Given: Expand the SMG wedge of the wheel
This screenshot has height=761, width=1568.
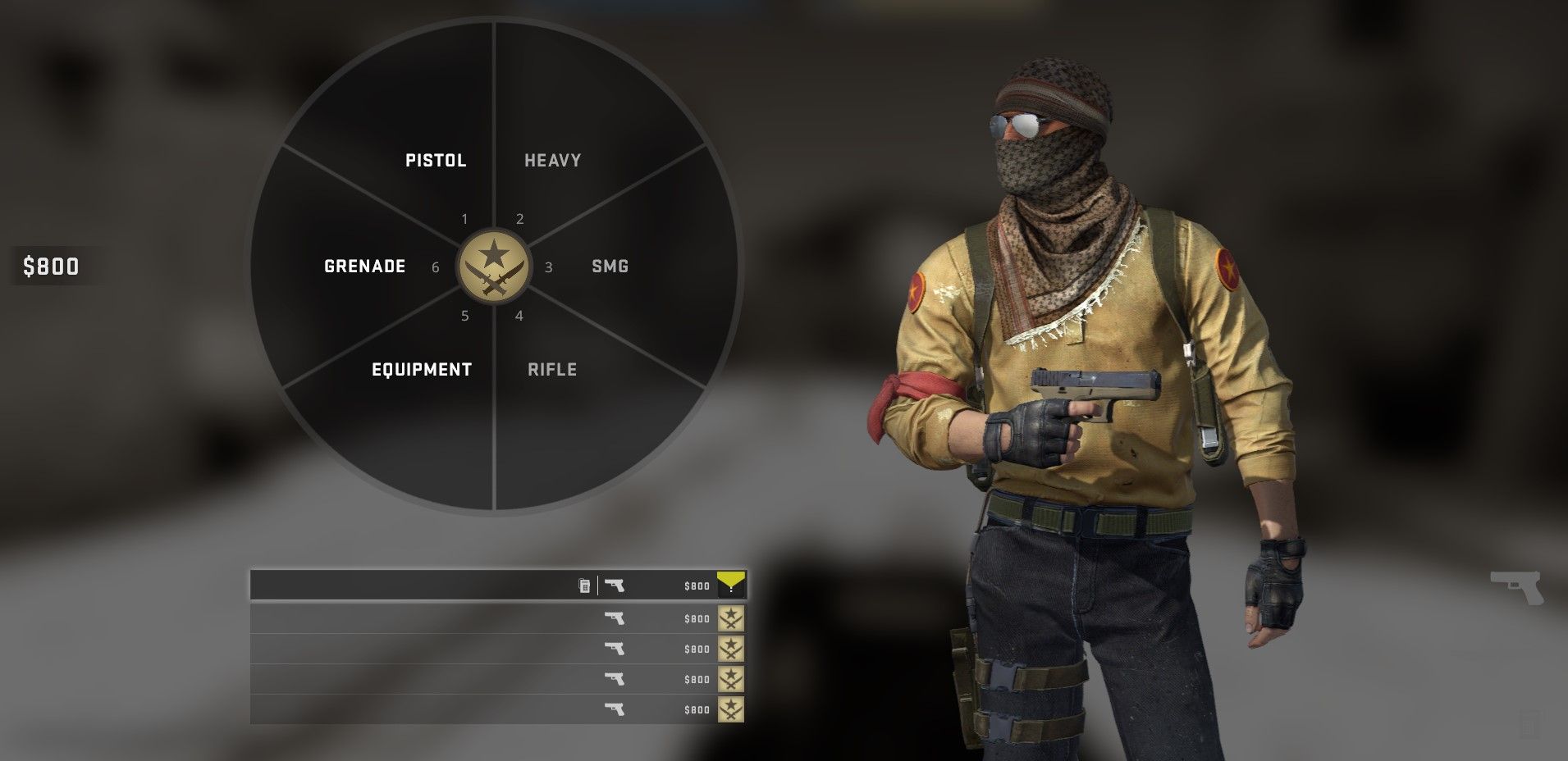Looking at the screenshot, I should tap(609, 266).
